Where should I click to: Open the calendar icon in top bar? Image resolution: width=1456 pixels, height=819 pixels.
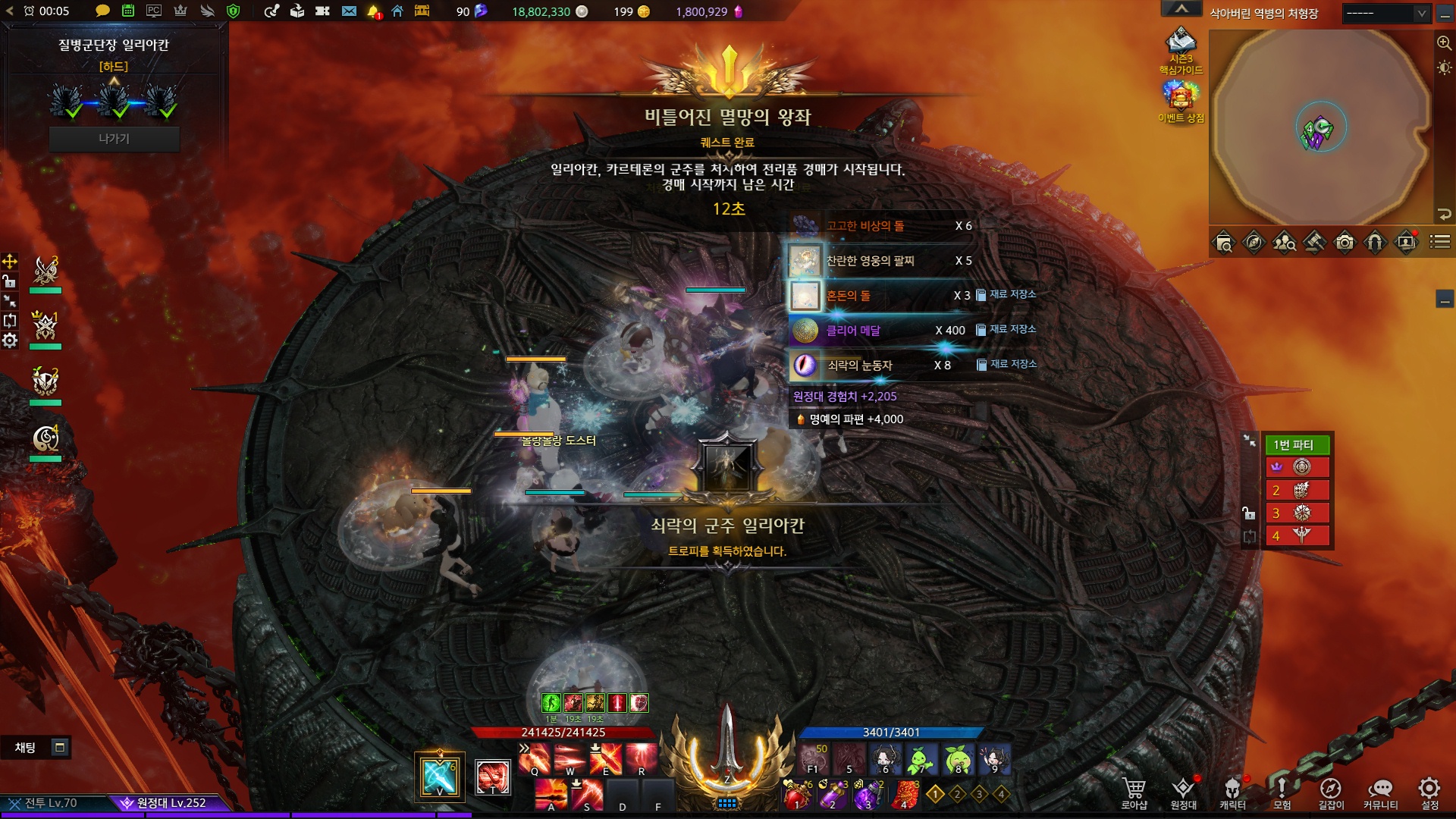(128, 11)
